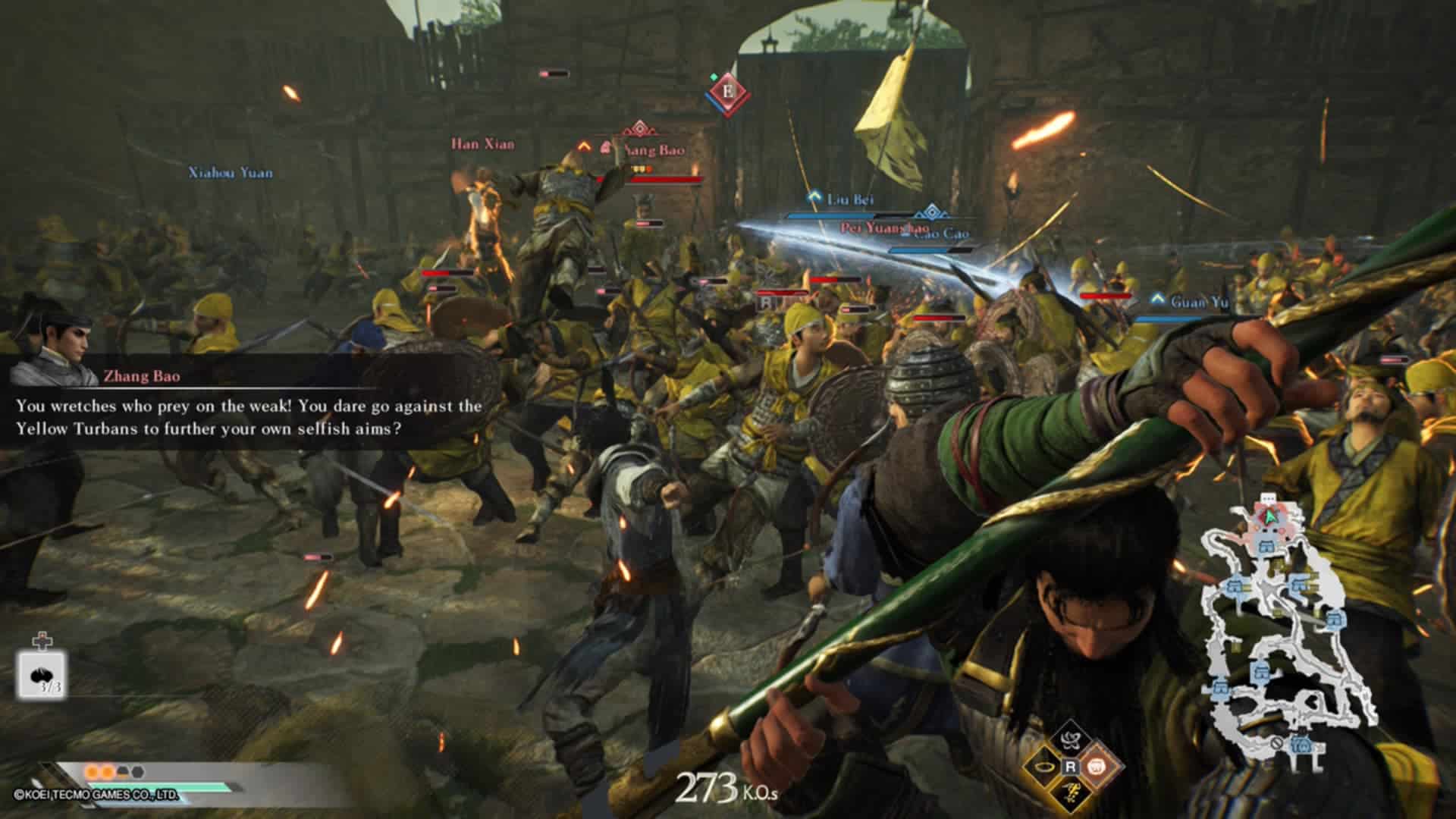Click the first filled orange musou orb
The width and height of the screenshot is (1456, 819).
pyautogui.click(x=92, y=771)
